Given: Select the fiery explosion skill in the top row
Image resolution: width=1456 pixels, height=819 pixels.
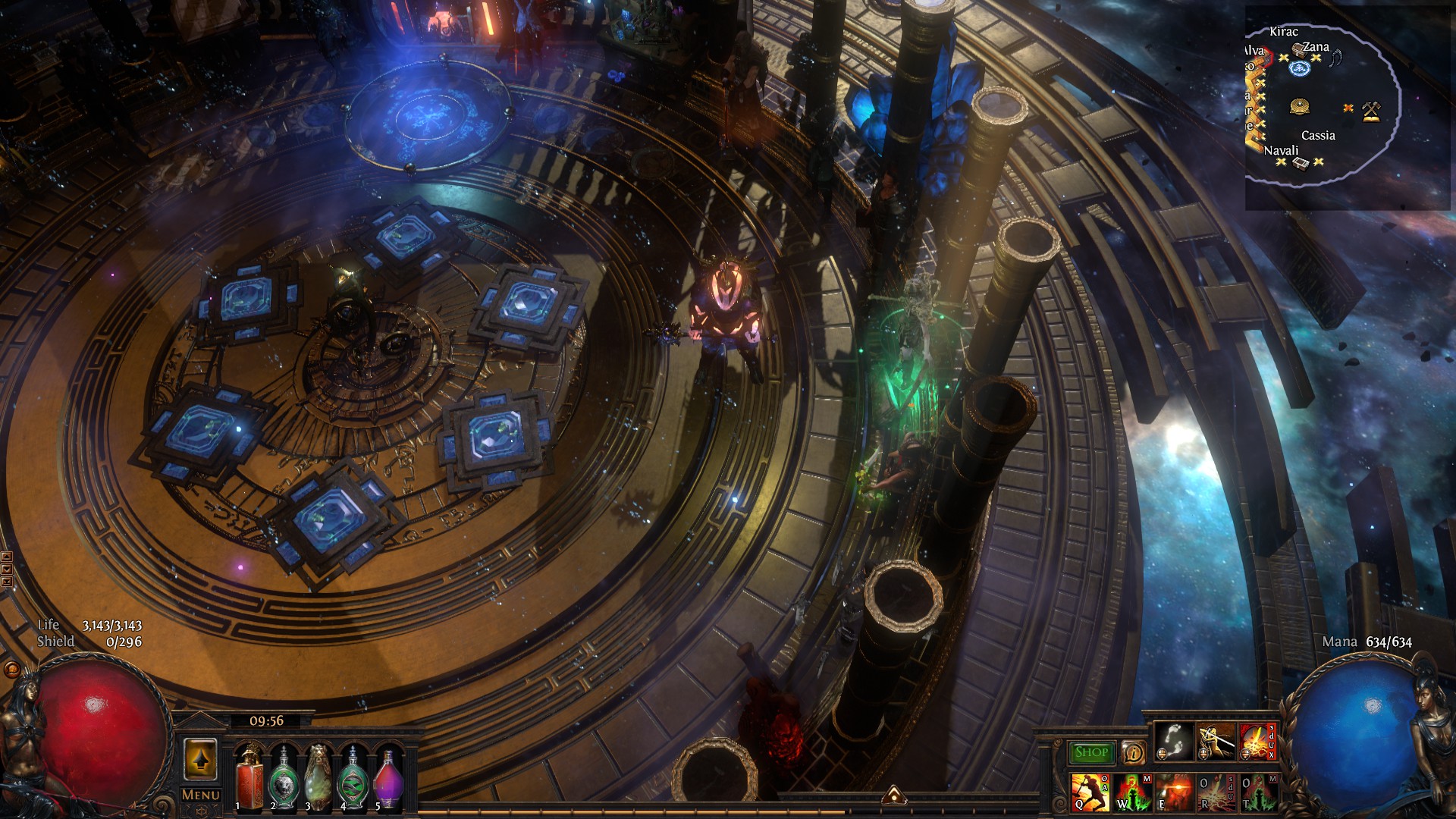Looking at the screenshot, I should [1257, 741].
